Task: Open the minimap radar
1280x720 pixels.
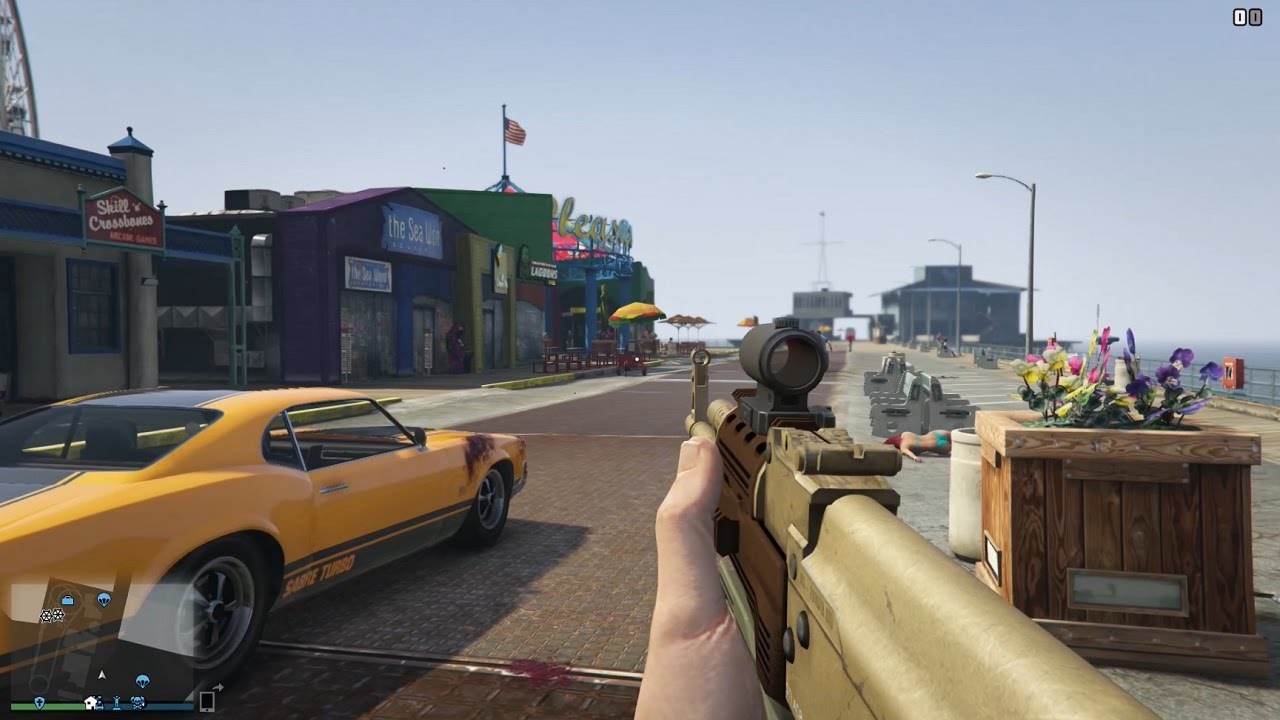Action: click(x=100, y=640)
